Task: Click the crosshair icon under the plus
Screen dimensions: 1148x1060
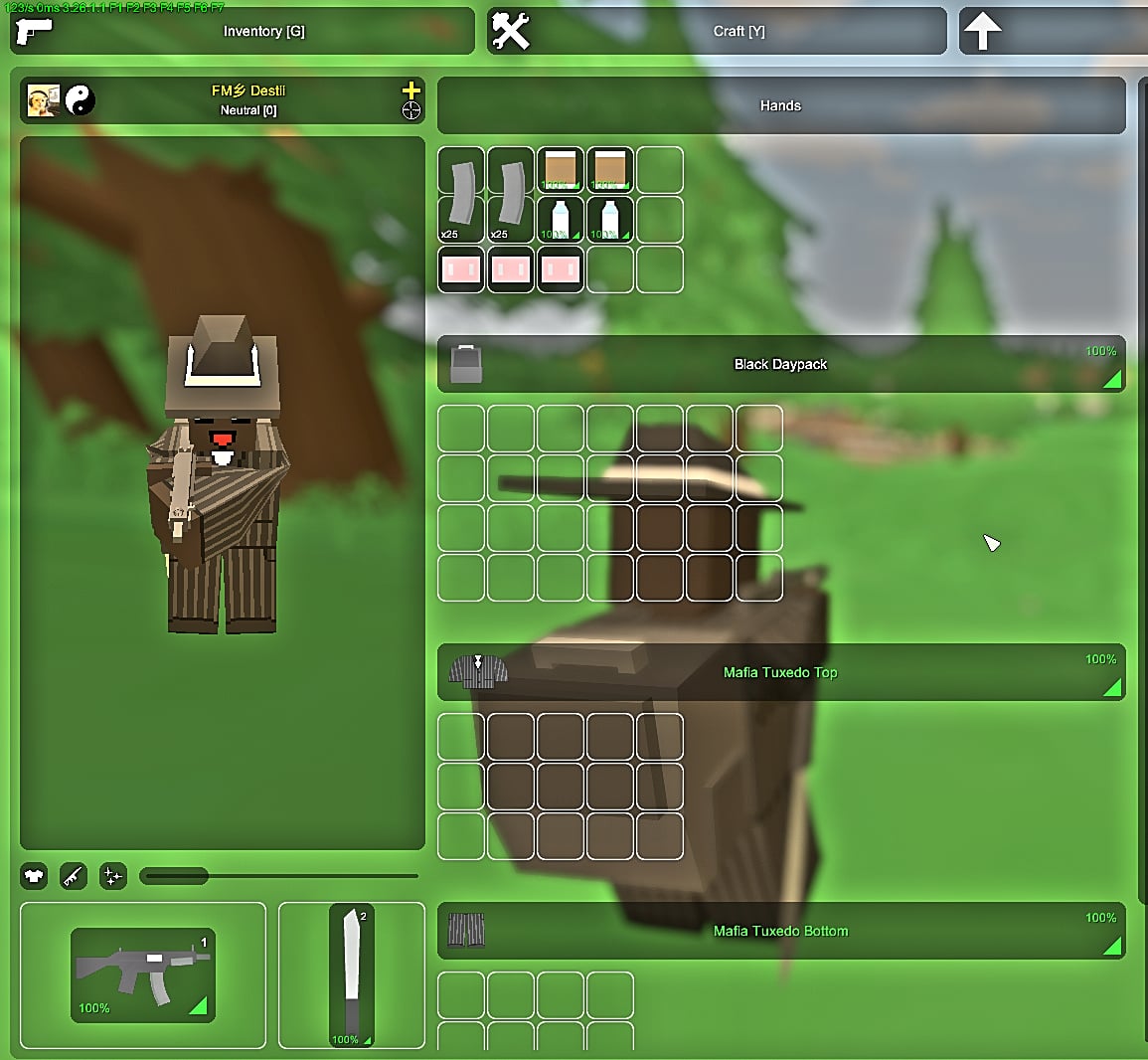Action: (410, 110)
